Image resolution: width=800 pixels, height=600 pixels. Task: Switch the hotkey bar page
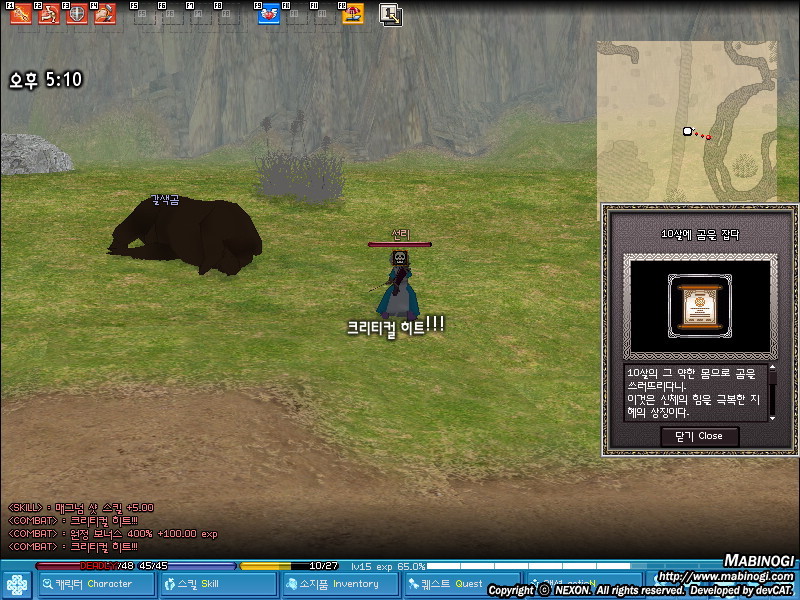click(391, 14)
